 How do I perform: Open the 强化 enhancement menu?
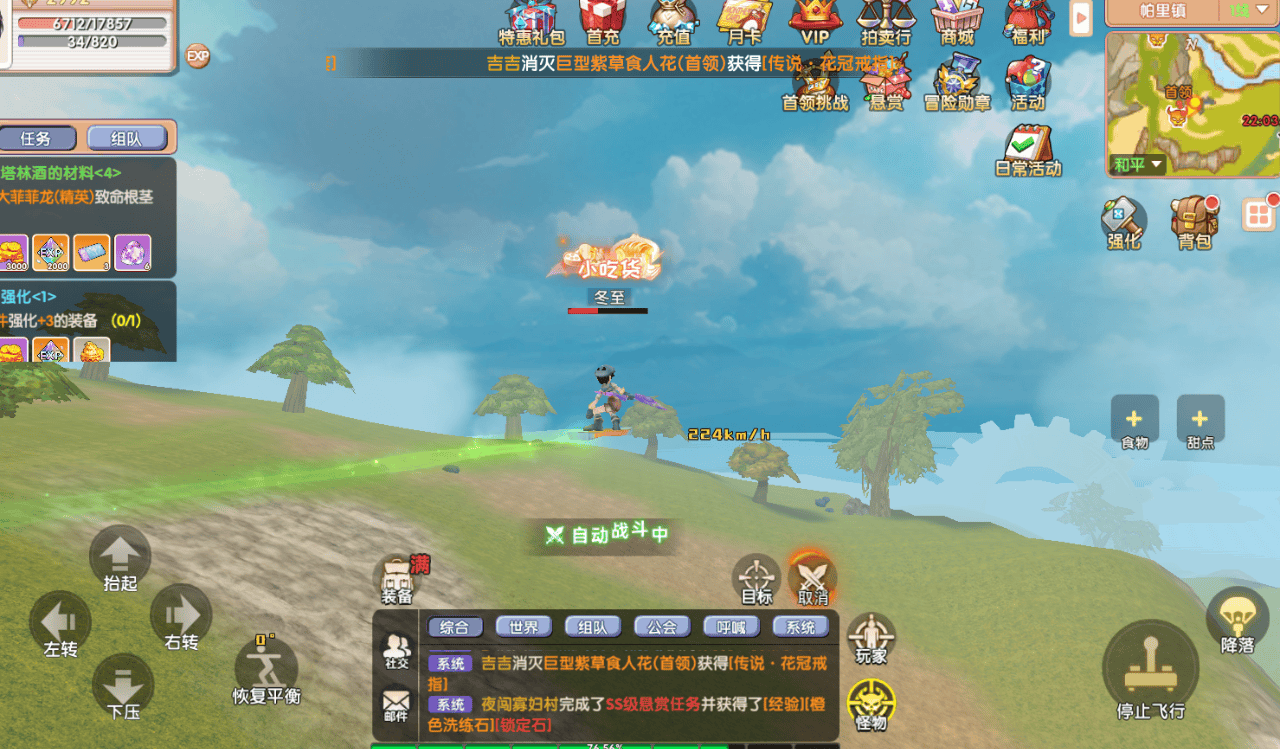pos(1124,222)
